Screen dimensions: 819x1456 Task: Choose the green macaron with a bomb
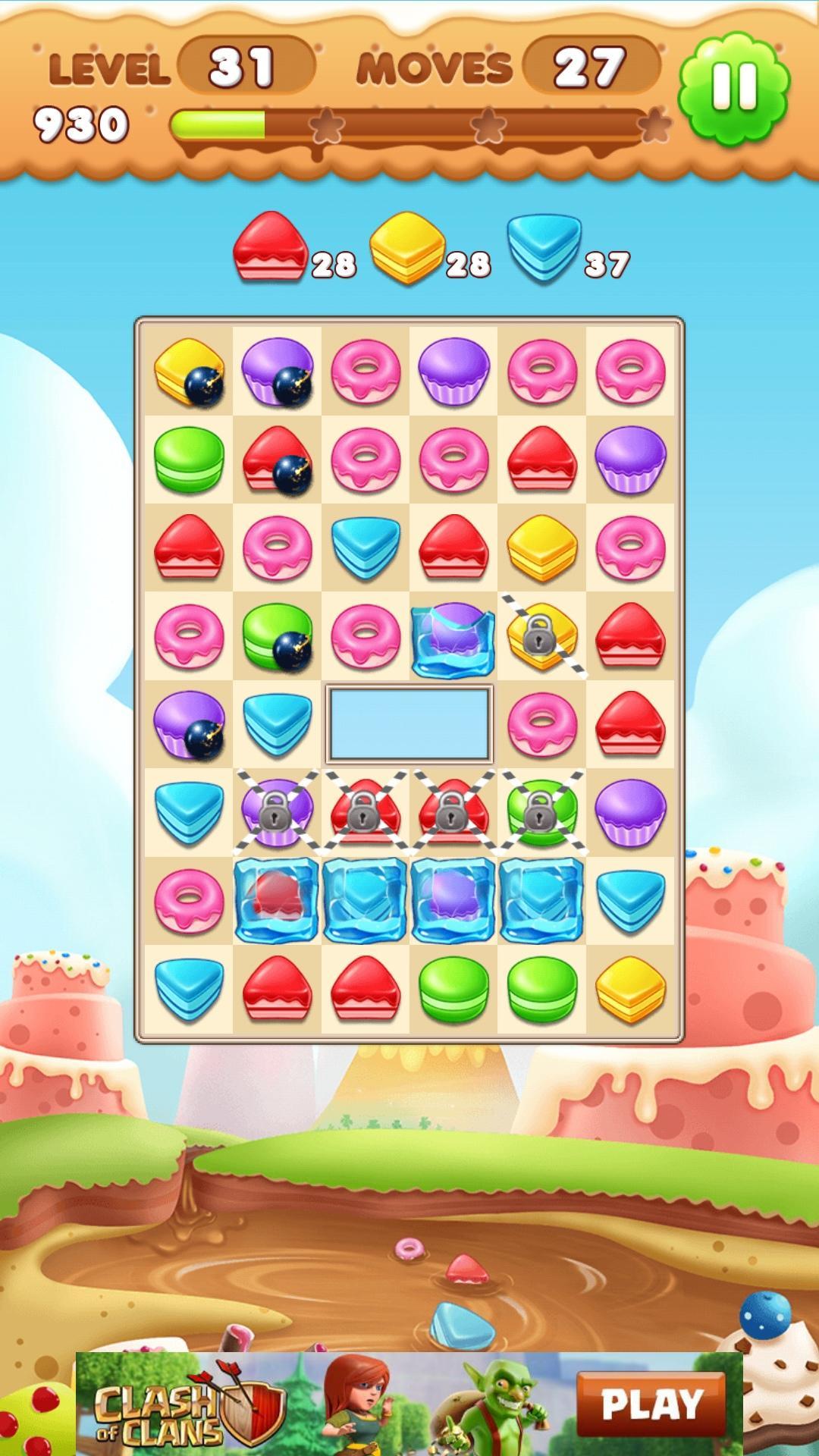click(x=277, y=635)
